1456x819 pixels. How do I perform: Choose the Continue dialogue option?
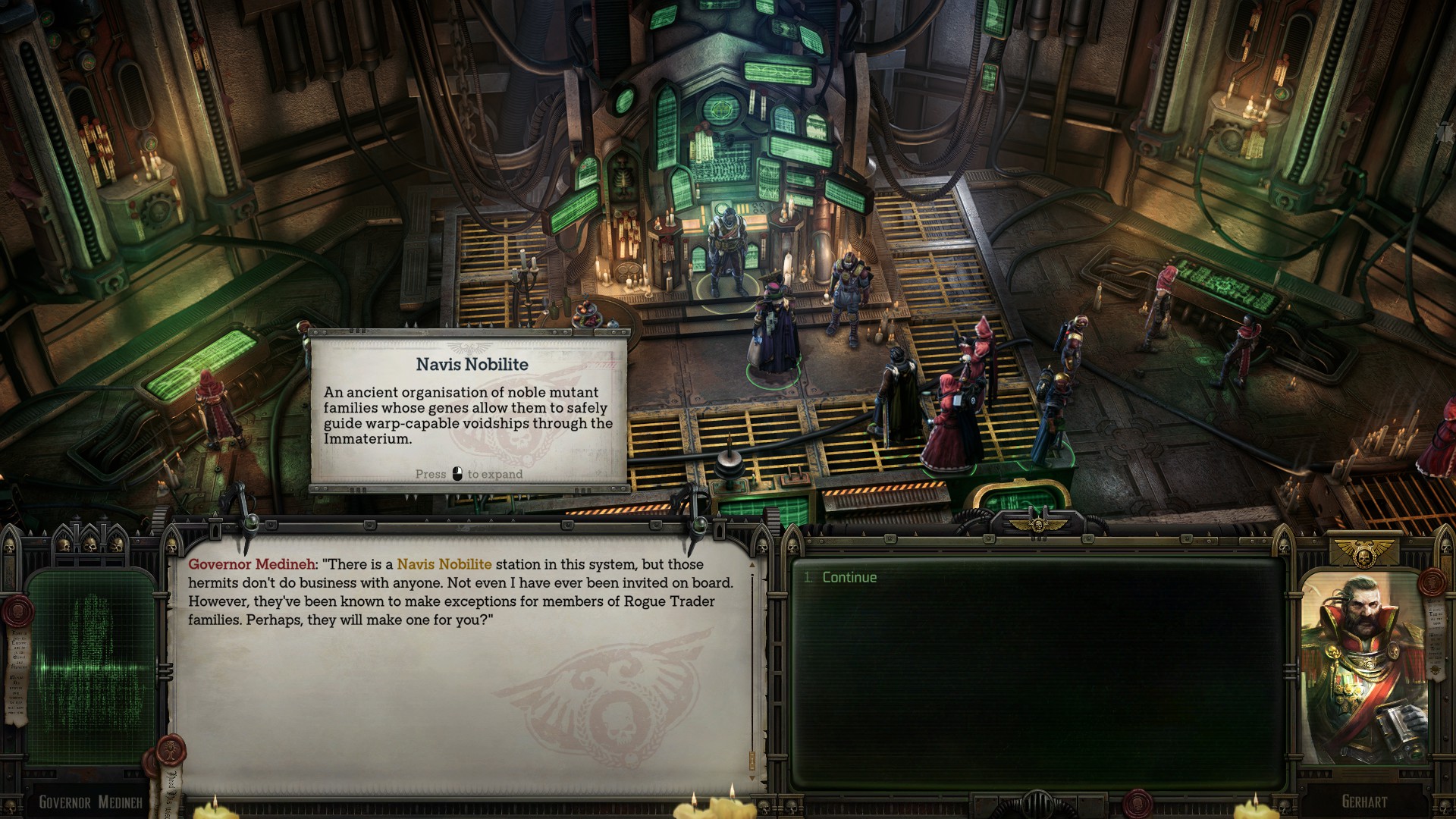click(849, 578)
